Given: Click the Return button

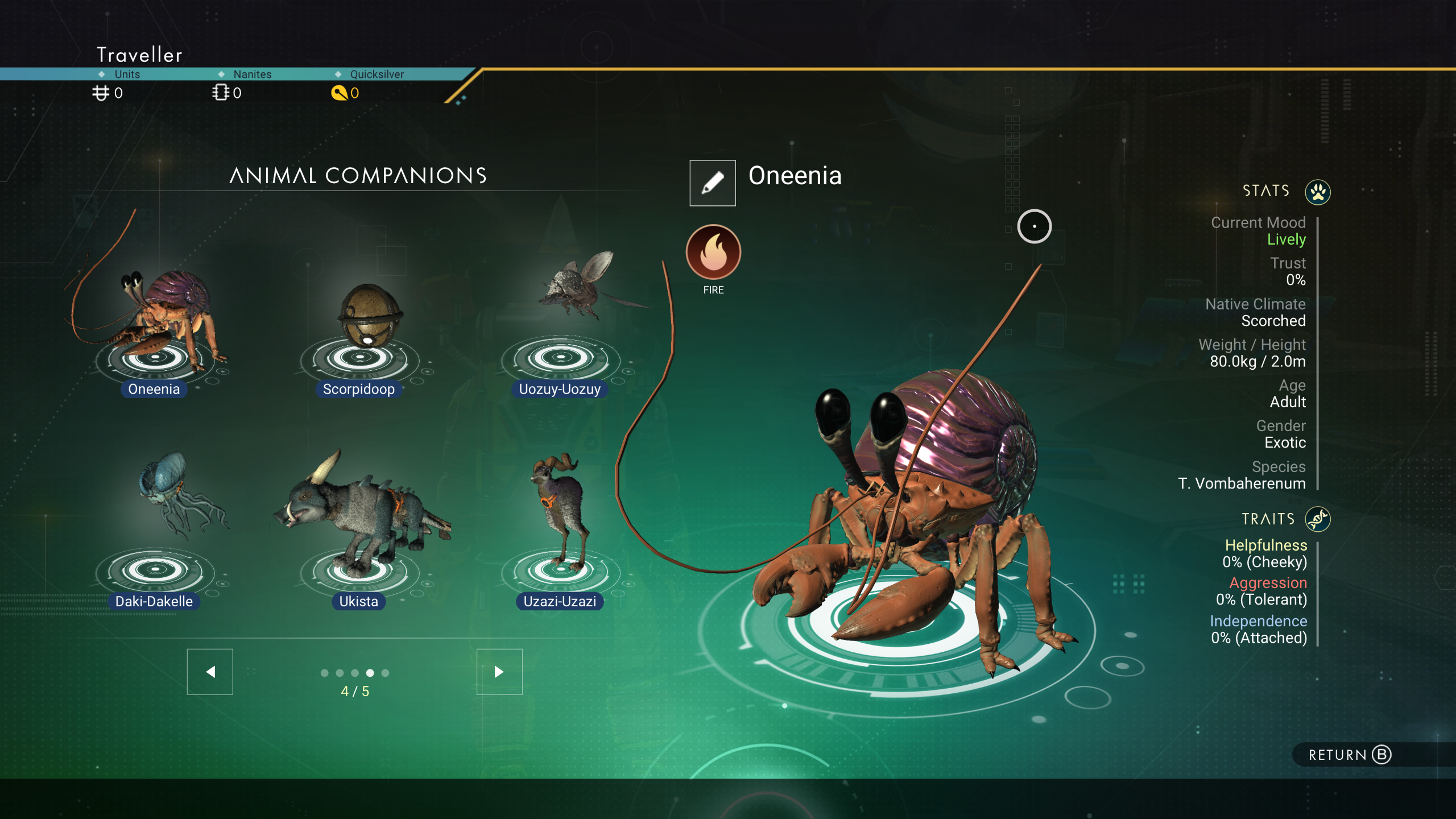Looking at the screenshot, I should 1349,755.
